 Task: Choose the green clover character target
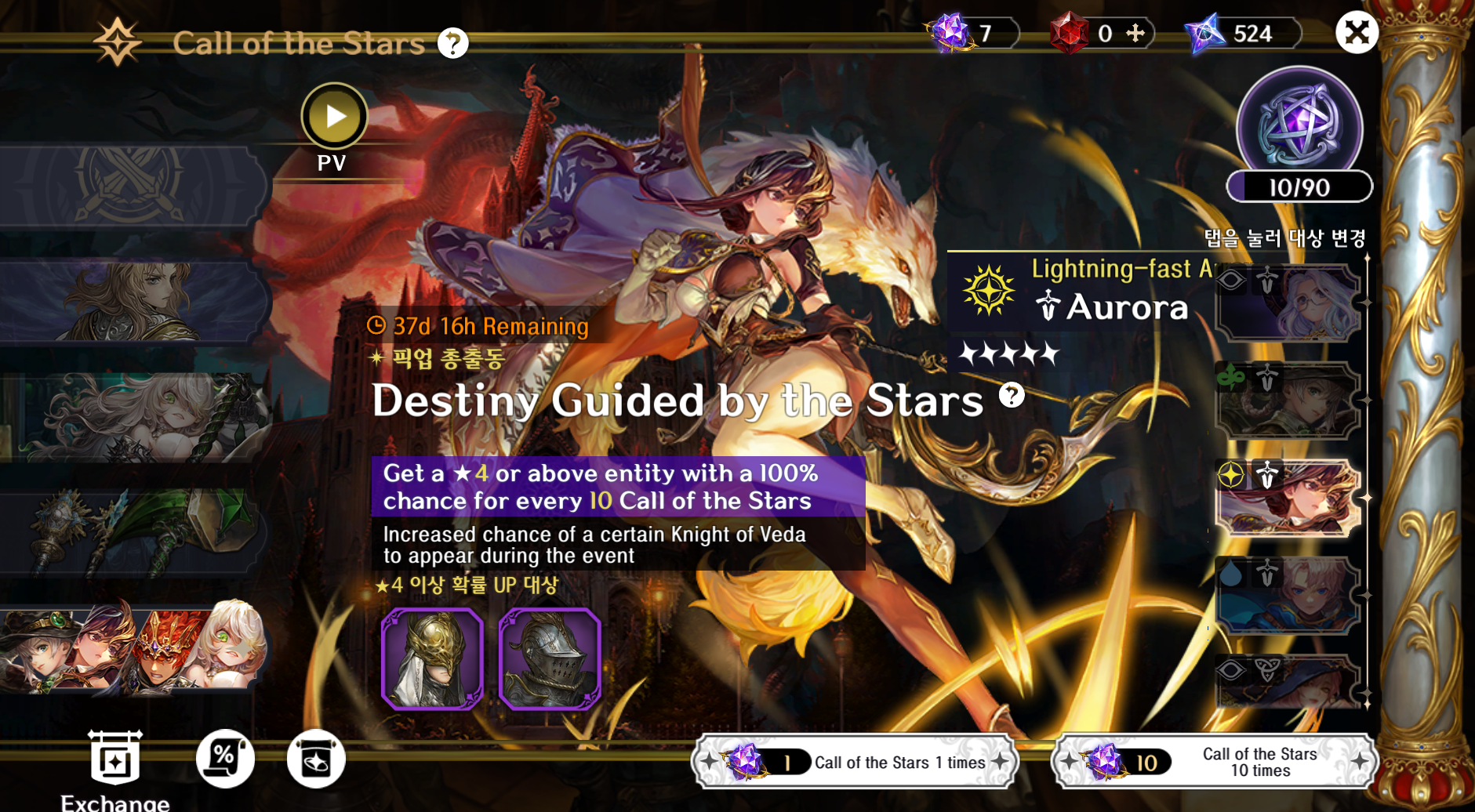tap(1288, 401)
